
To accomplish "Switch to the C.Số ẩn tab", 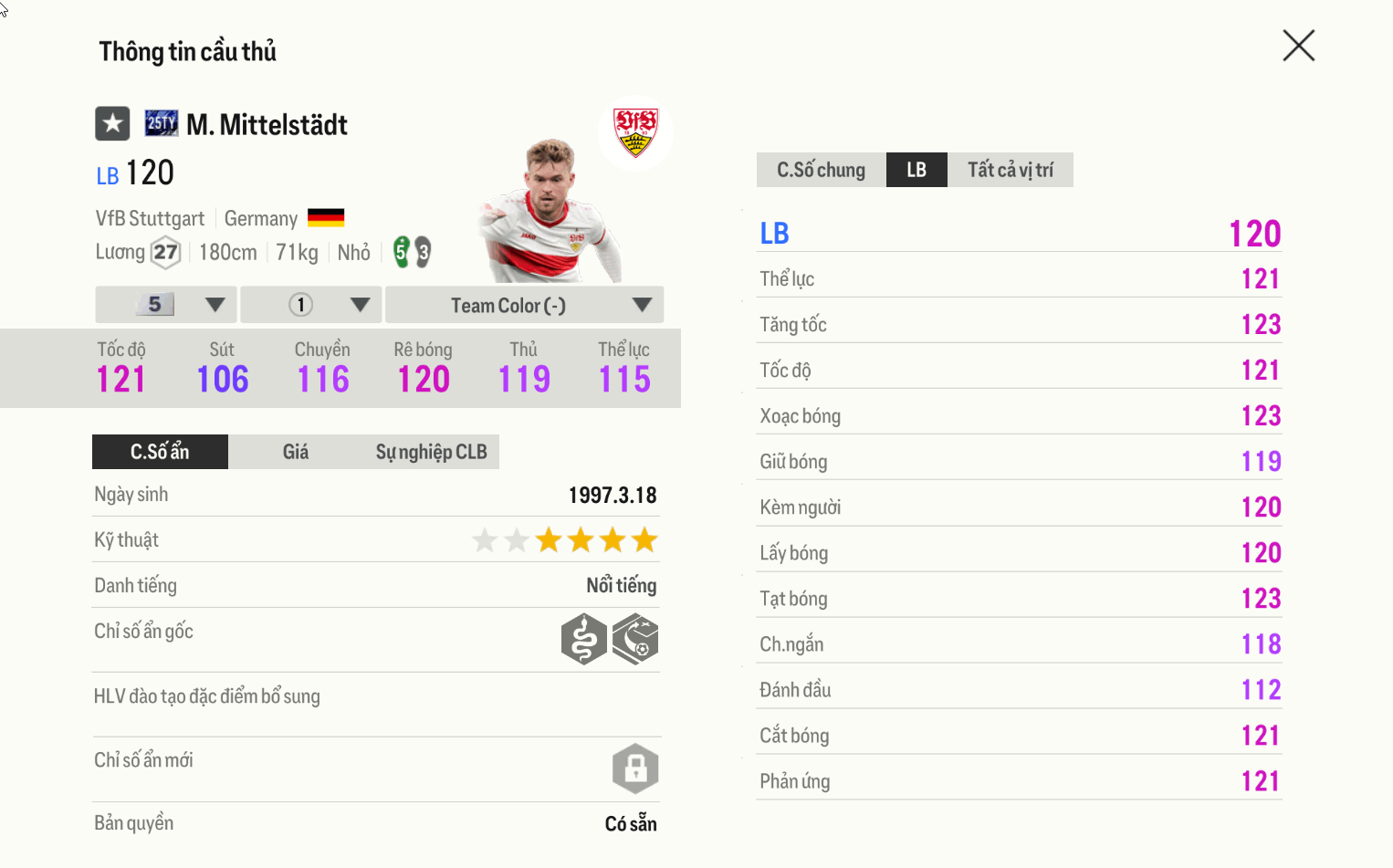I will tap(160, 452).
